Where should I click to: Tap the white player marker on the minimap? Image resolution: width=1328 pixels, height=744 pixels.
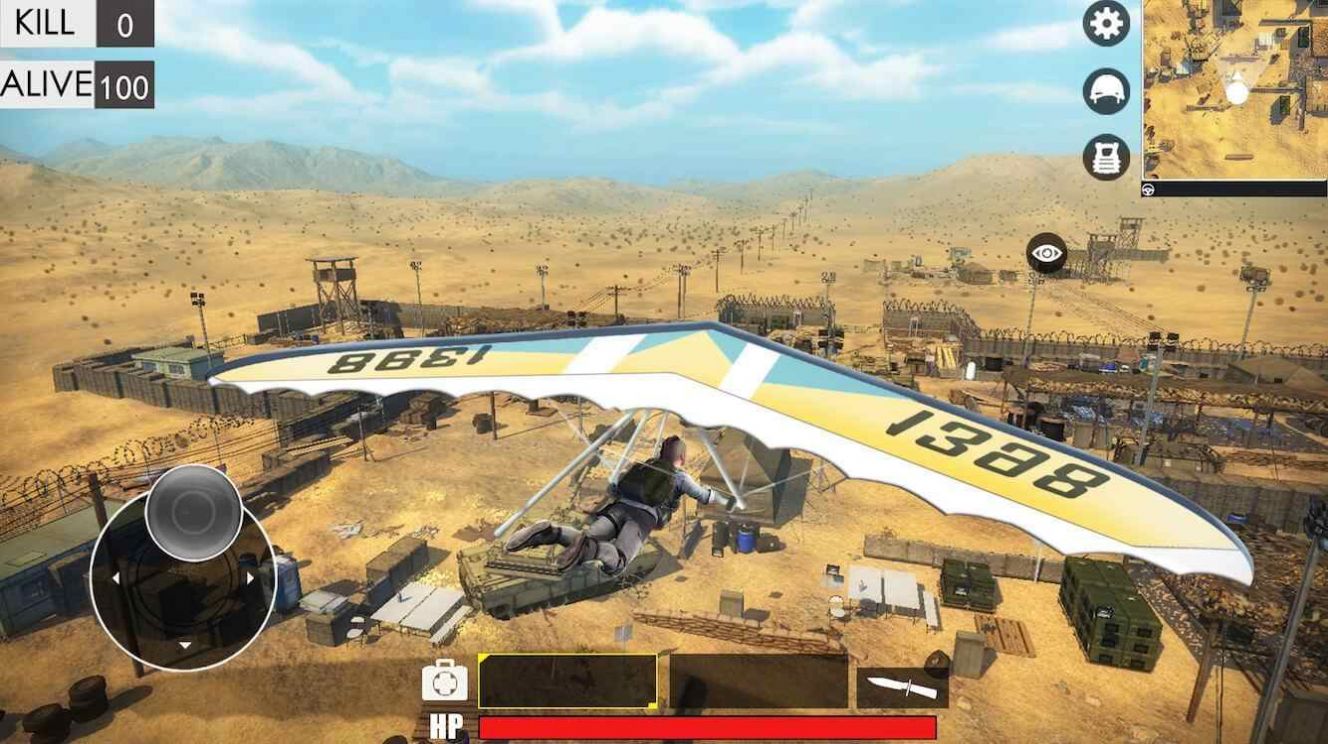click(x=1237, y=88)
